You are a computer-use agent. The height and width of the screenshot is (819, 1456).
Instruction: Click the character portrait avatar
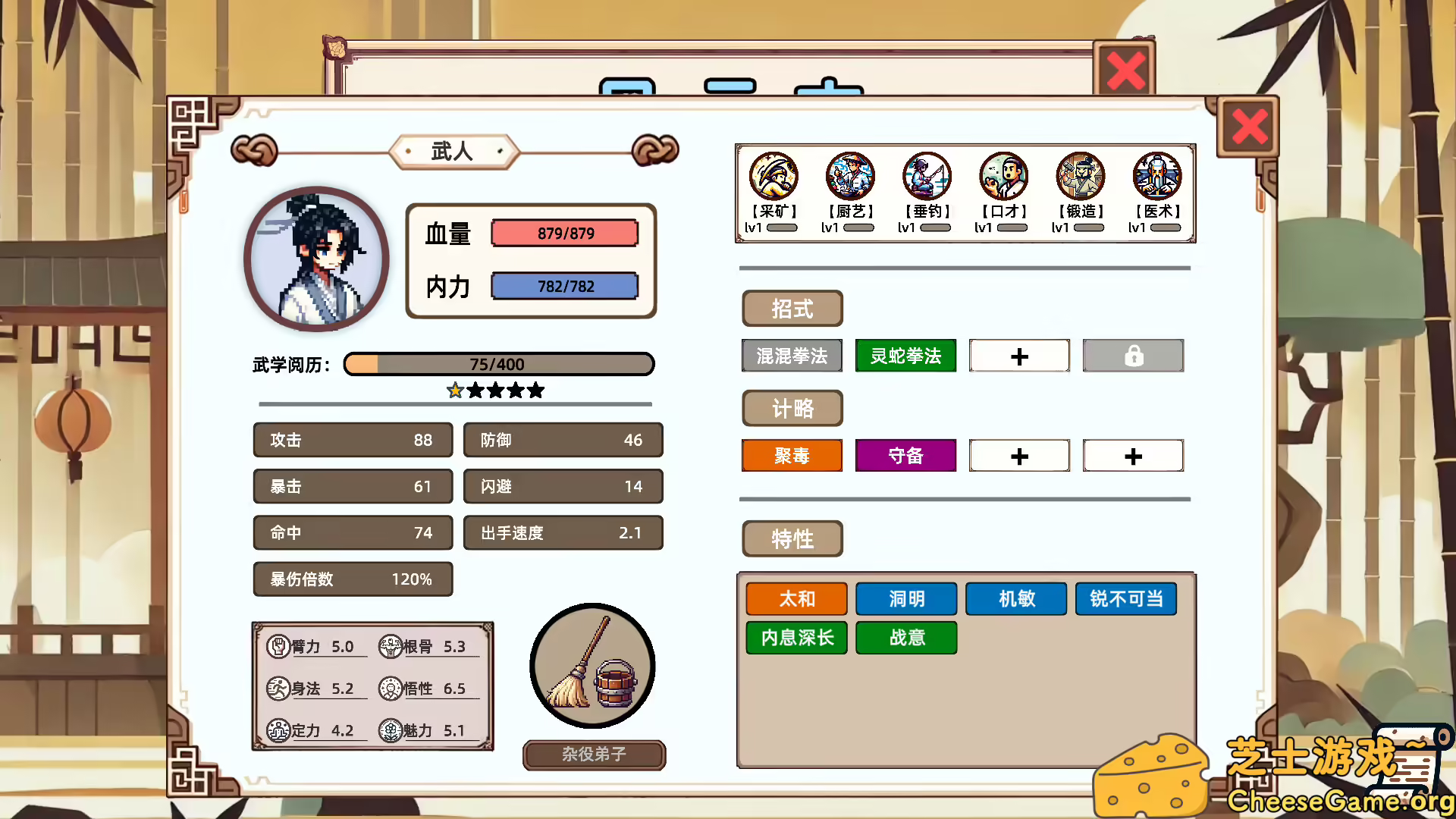point(315,259)
